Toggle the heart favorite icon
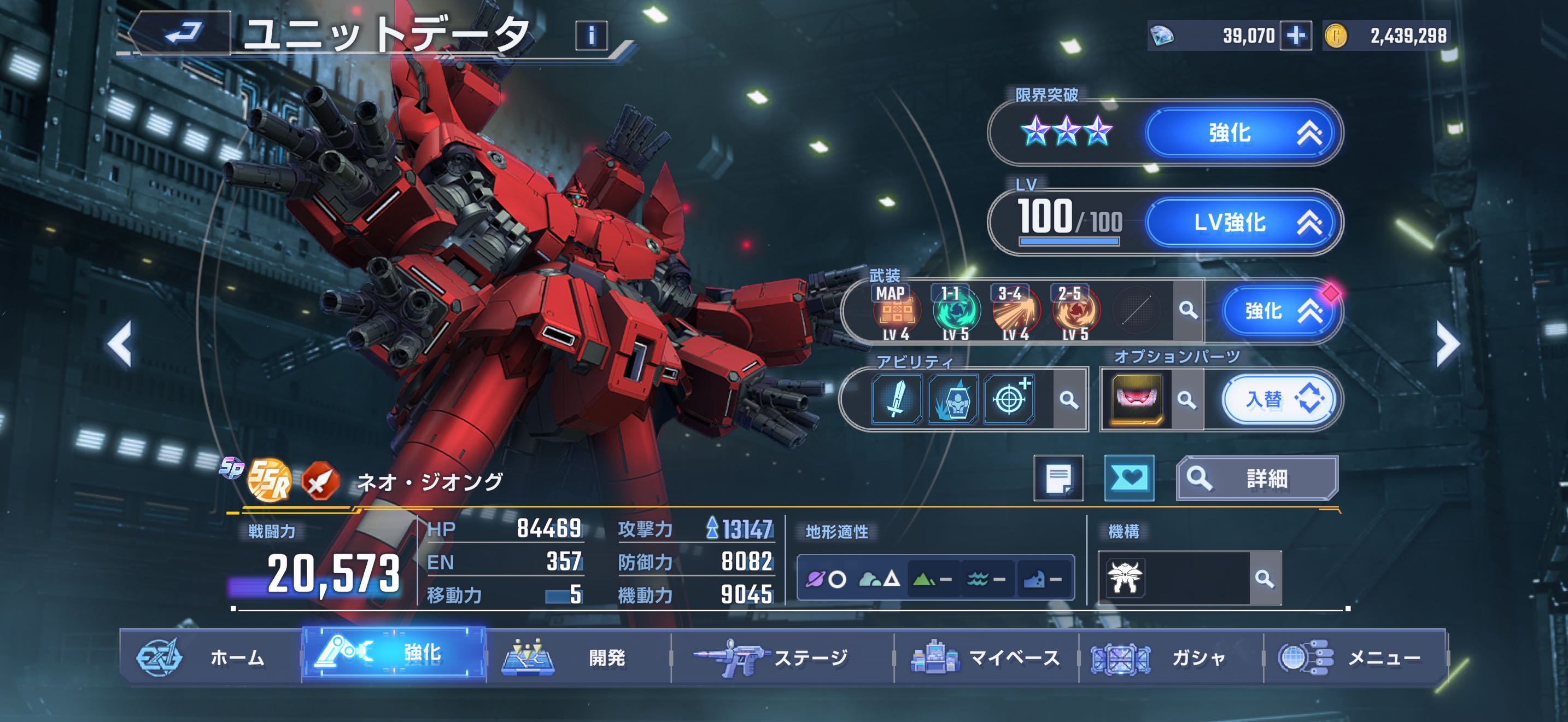This screenshot has height=722, width=1568. pos(1129,478)
